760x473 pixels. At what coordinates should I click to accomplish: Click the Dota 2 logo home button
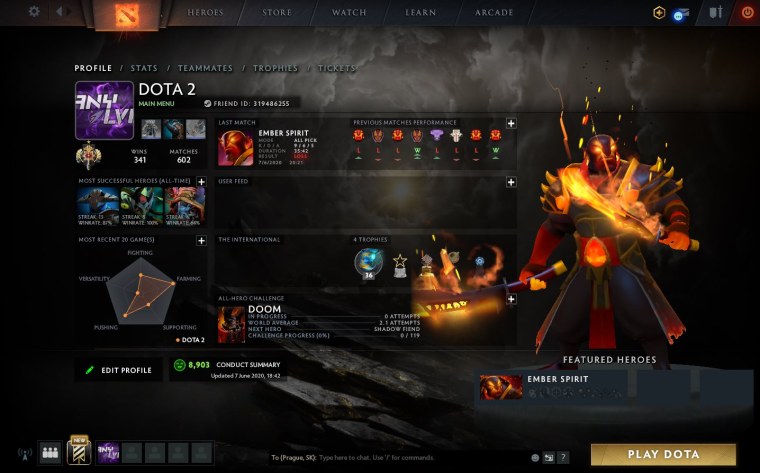point(127,14)
